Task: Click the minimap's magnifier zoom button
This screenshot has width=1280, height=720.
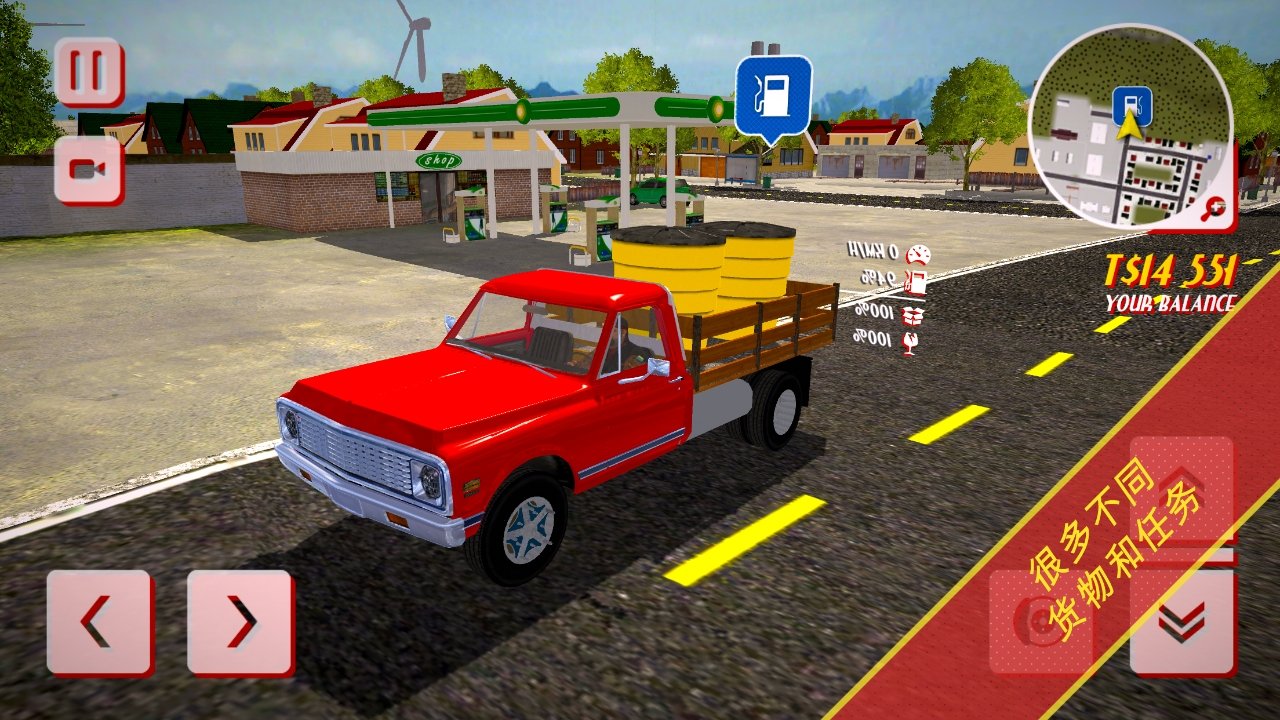Action: [x=1217, y=209]
